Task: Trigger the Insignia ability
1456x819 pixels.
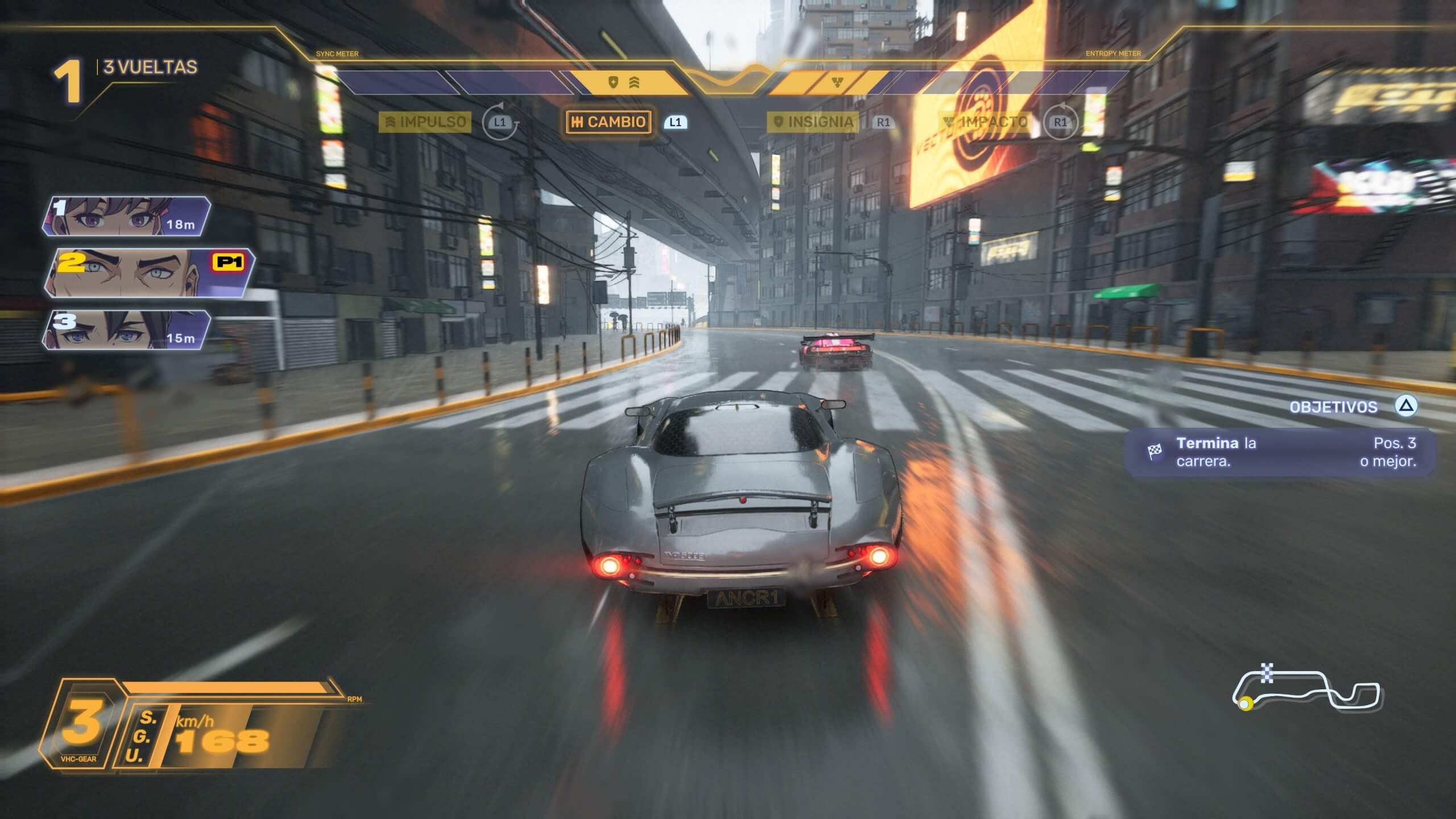Action: click(812, 122)
